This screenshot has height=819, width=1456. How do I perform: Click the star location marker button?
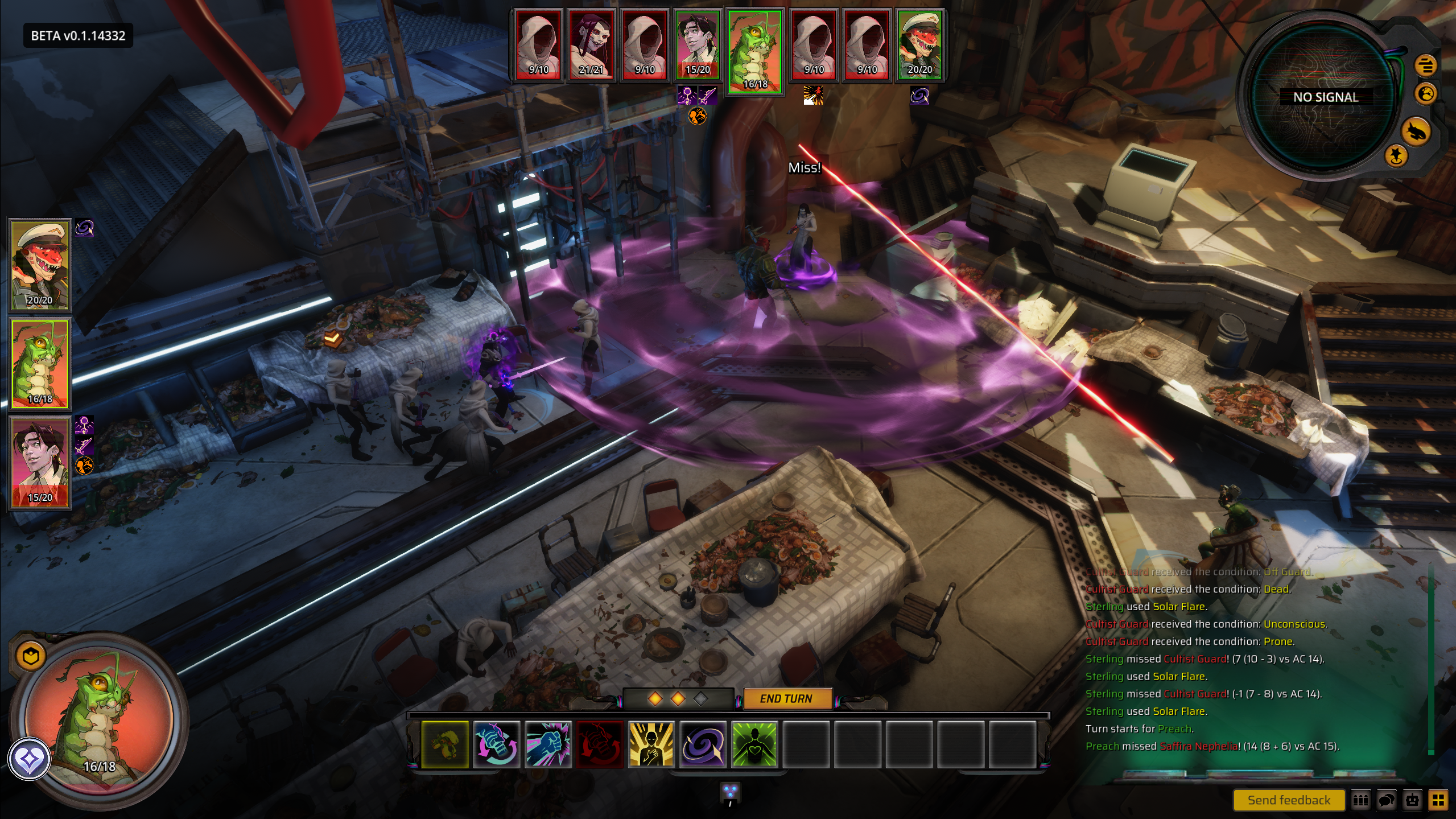click(1396, 155)
